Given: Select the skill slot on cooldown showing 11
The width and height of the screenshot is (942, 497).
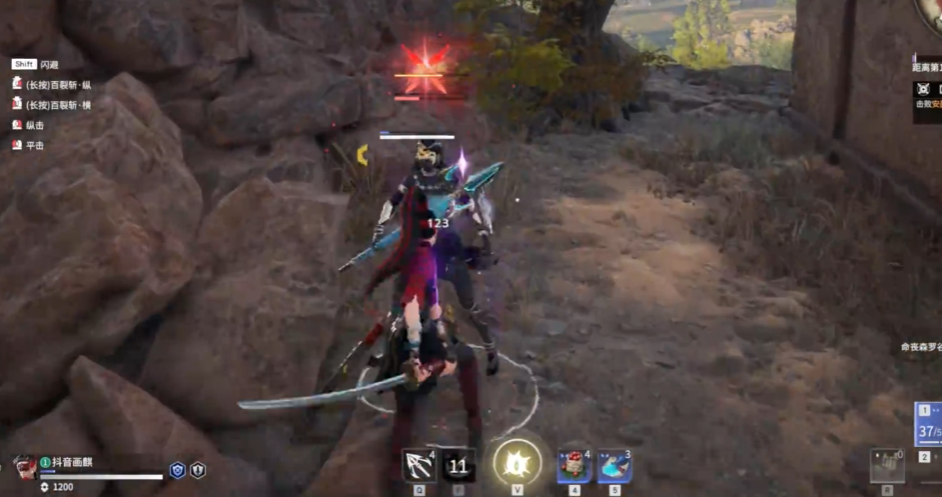Looking at the screenshot, I should (458, 465).
